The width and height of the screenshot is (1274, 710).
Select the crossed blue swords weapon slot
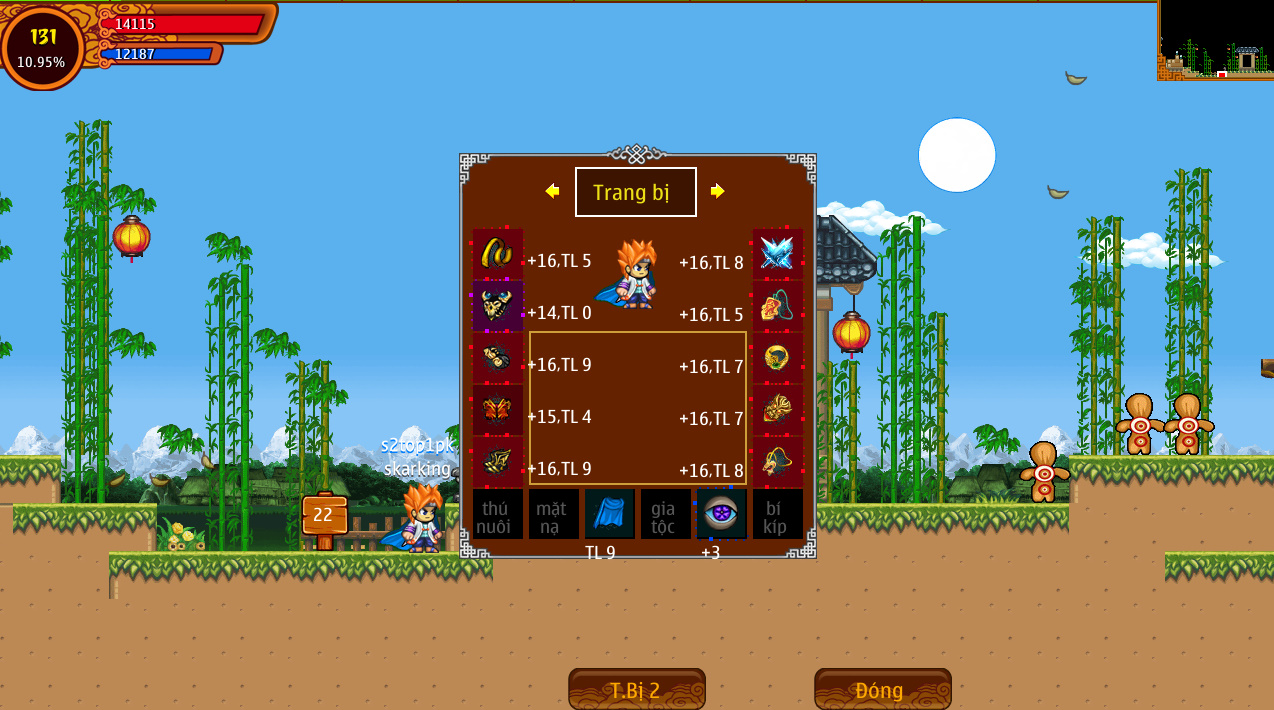[x=777, y=254]
